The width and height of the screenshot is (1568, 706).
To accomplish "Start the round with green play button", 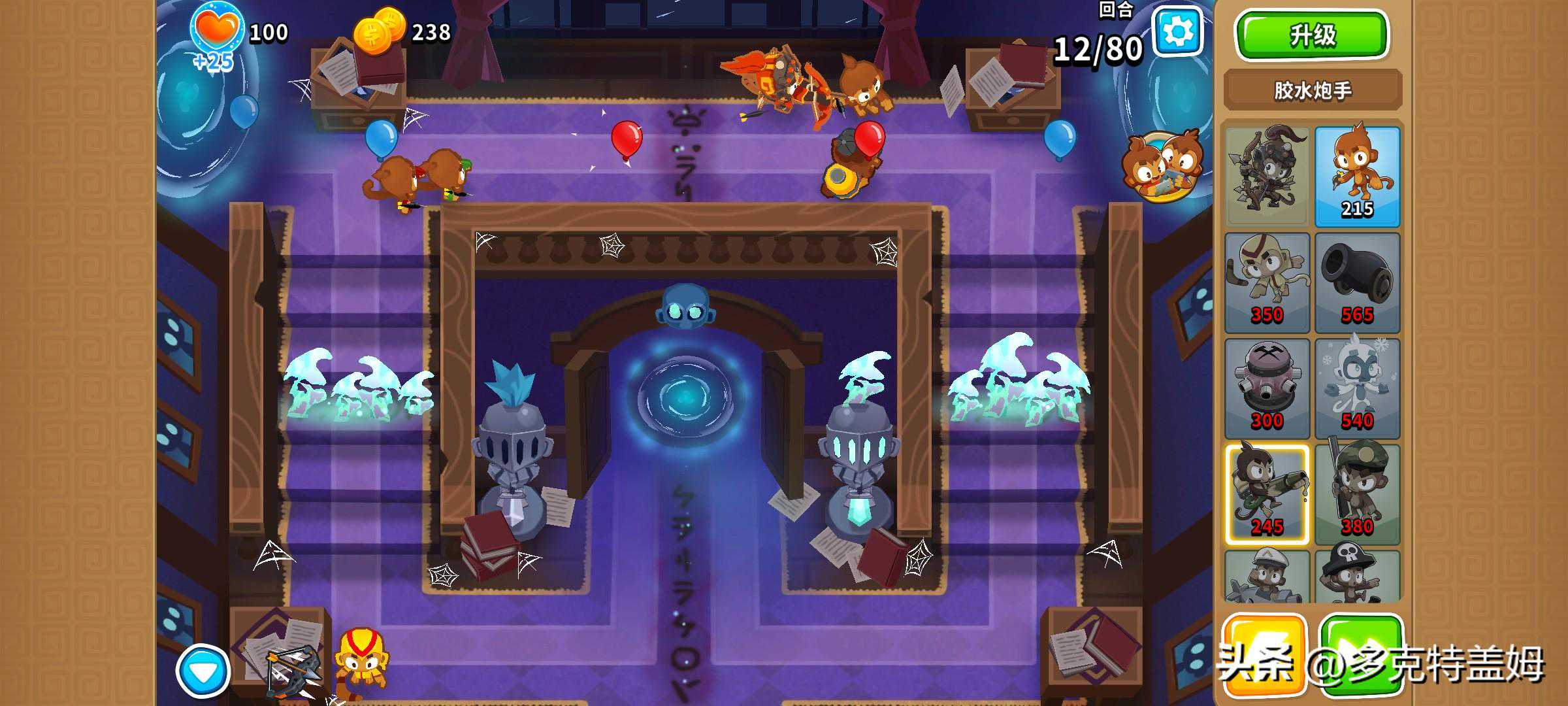I will (x=1360, y=654).
